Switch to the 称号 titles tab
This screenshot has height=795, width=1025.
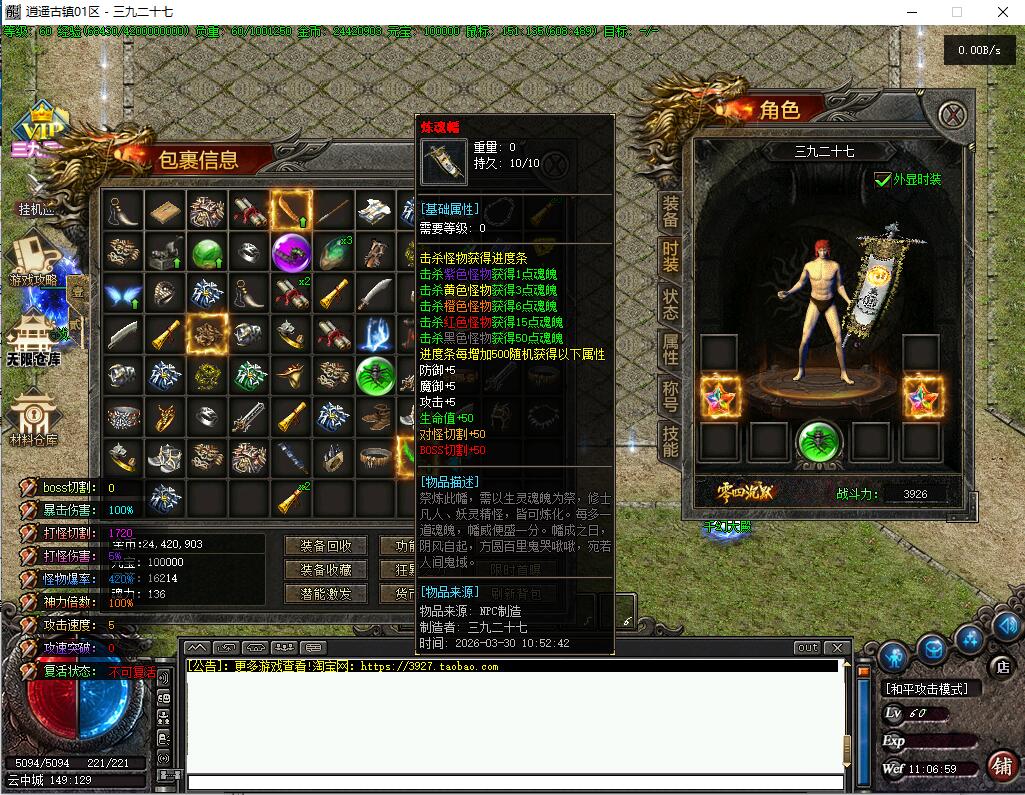670,396
